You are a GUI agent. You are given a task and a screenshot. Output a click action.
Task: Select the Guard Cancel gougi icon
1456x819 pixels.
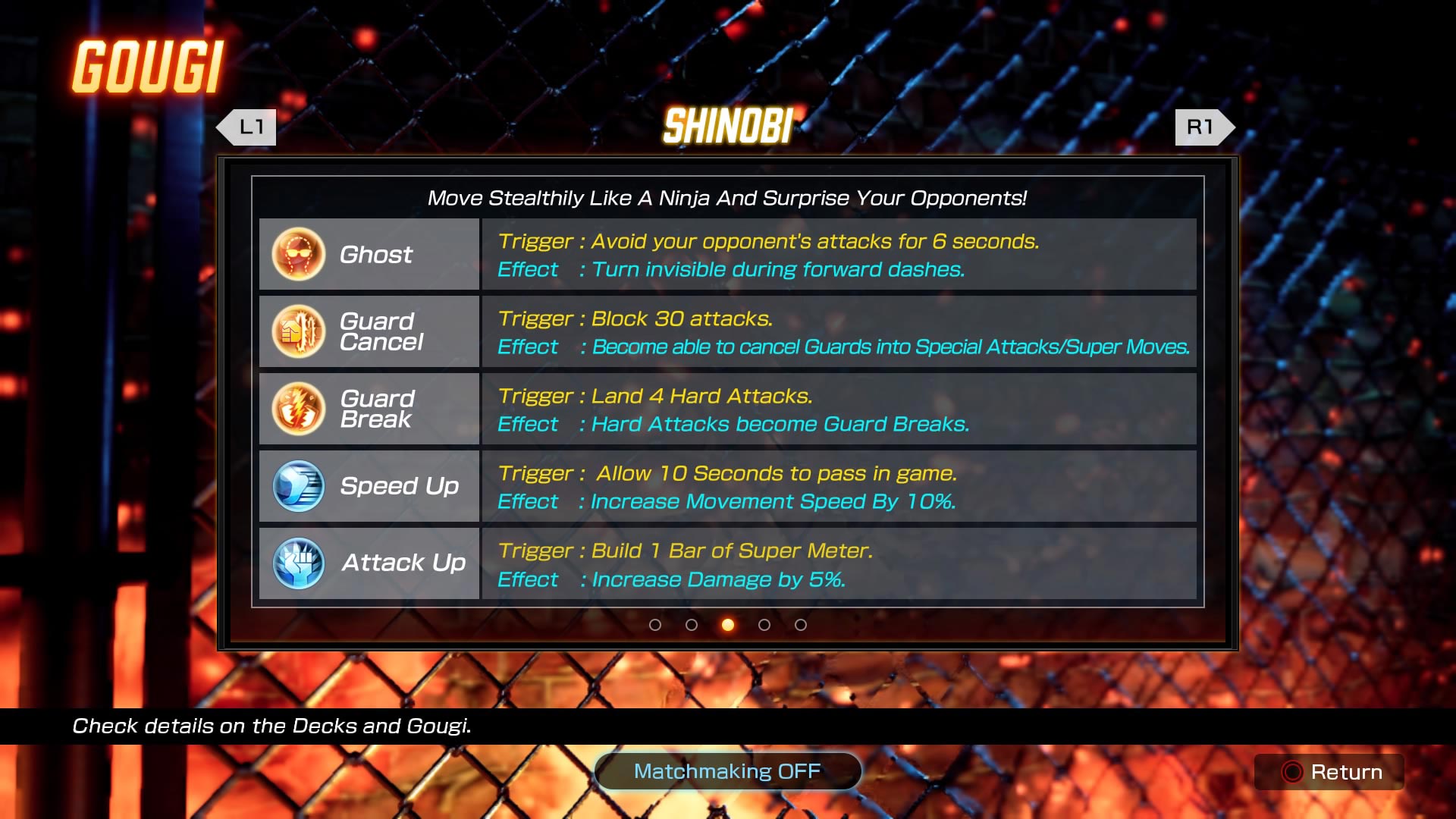click(297, 331)
